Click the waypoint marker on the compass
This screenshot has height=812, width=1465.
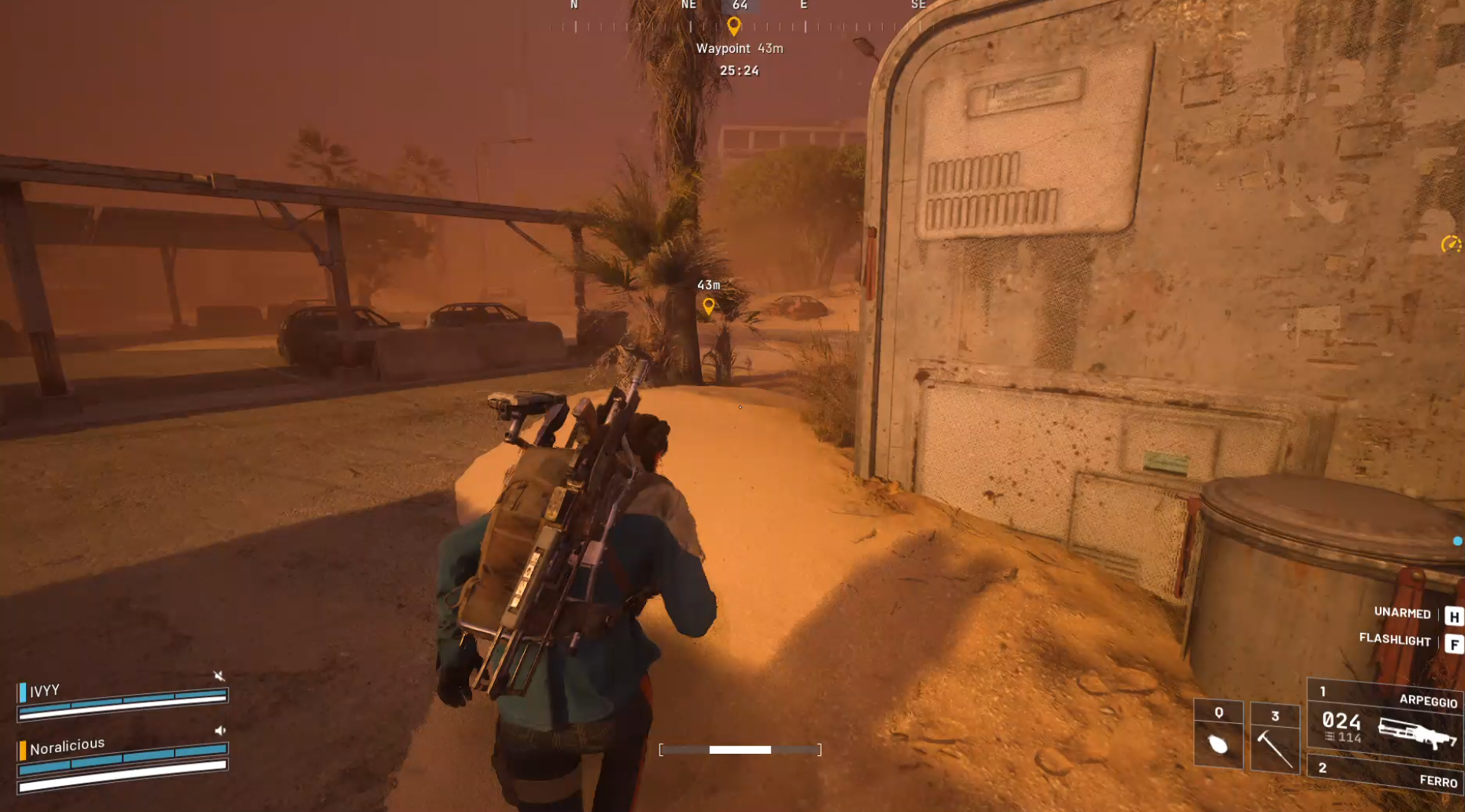[x=735, y=25]
